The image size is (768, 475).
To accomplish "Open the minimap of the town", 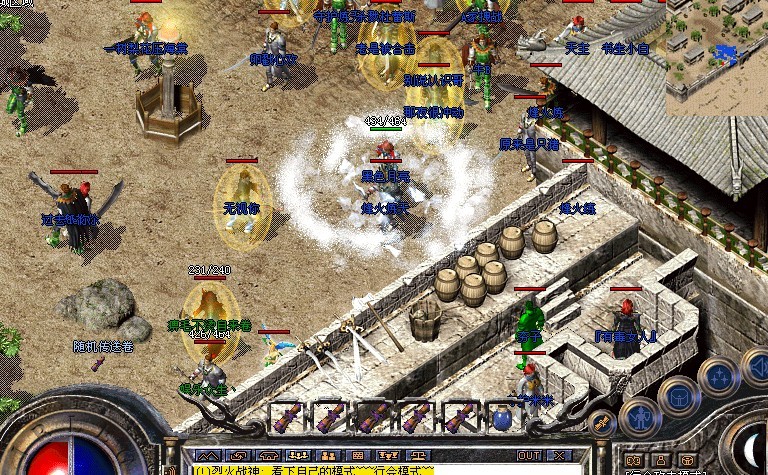I will tap(716, 56).
